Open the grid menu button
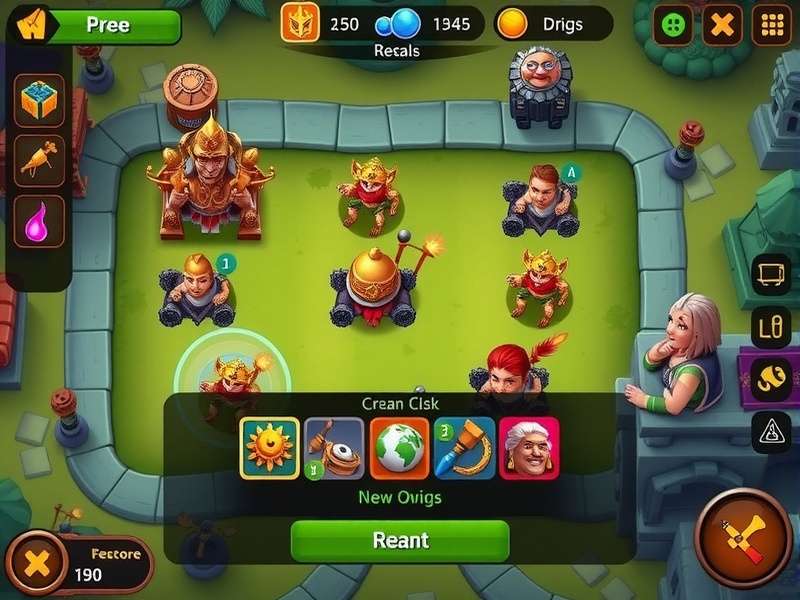This screenshot has height=600, width=800. (771, 25)
